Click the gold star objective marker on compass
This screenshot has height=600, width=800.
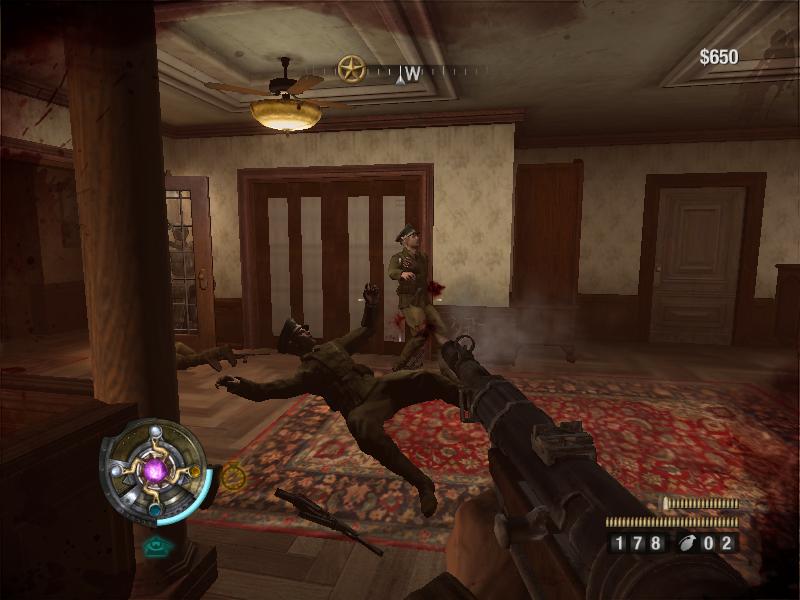(351, 69)
